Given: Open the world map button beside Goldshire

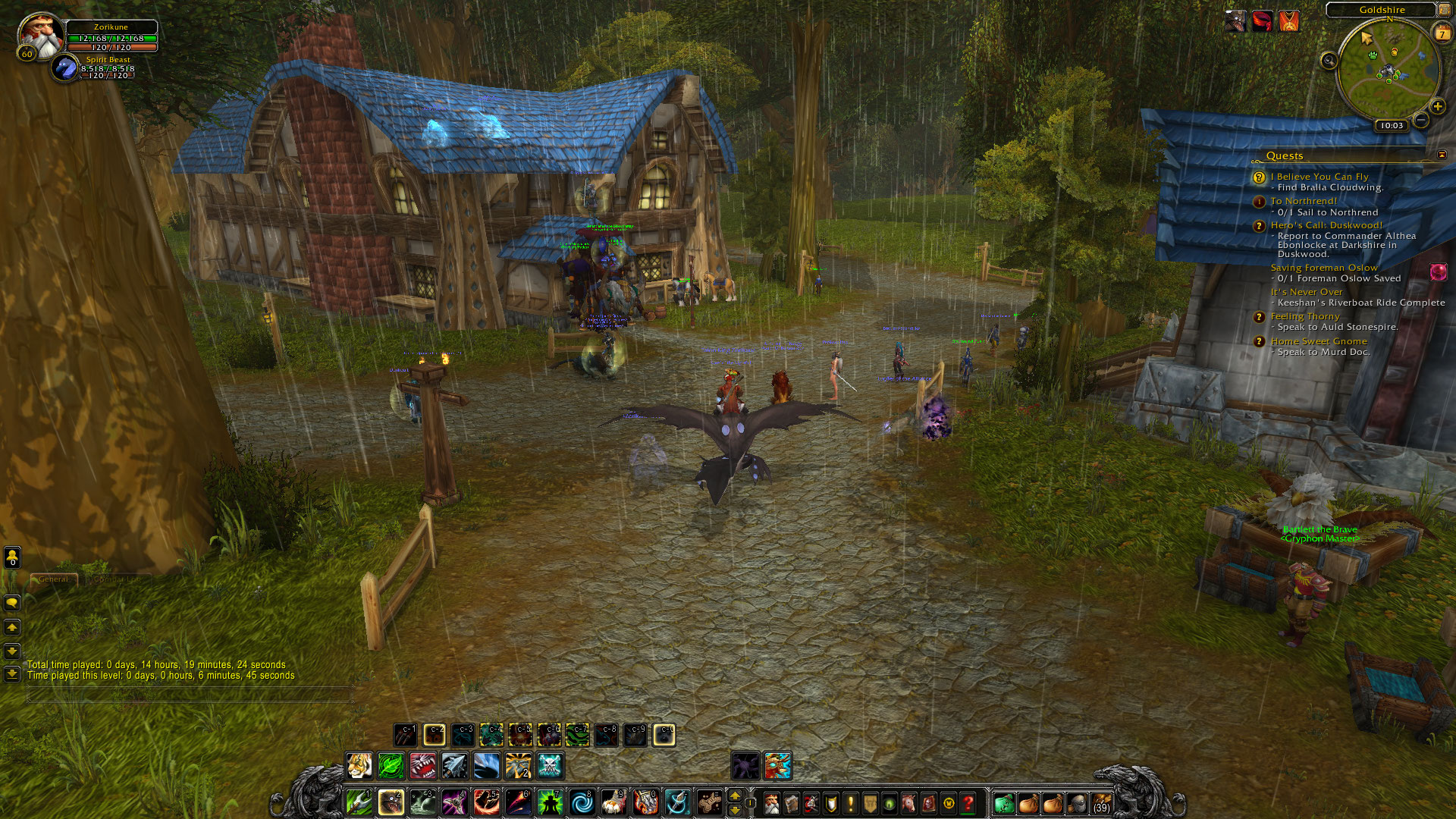Looking at the screenshot, I should click(x=1443, y=10).
